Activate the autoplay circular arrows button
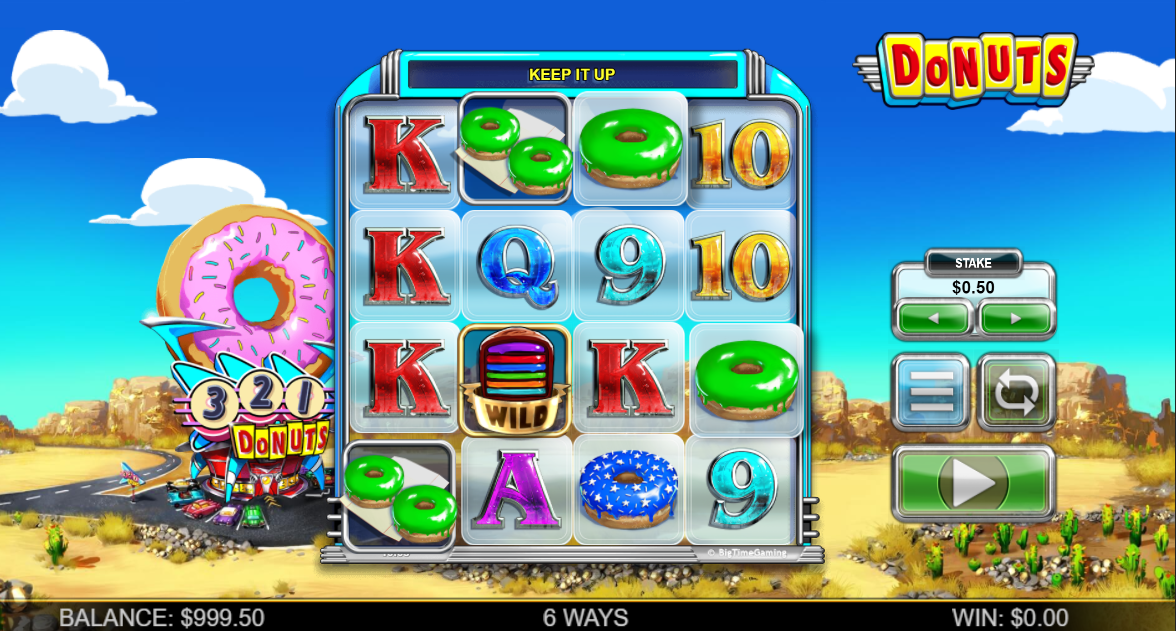Viewport: 1176px width, 631px height. coord(1016,392)
